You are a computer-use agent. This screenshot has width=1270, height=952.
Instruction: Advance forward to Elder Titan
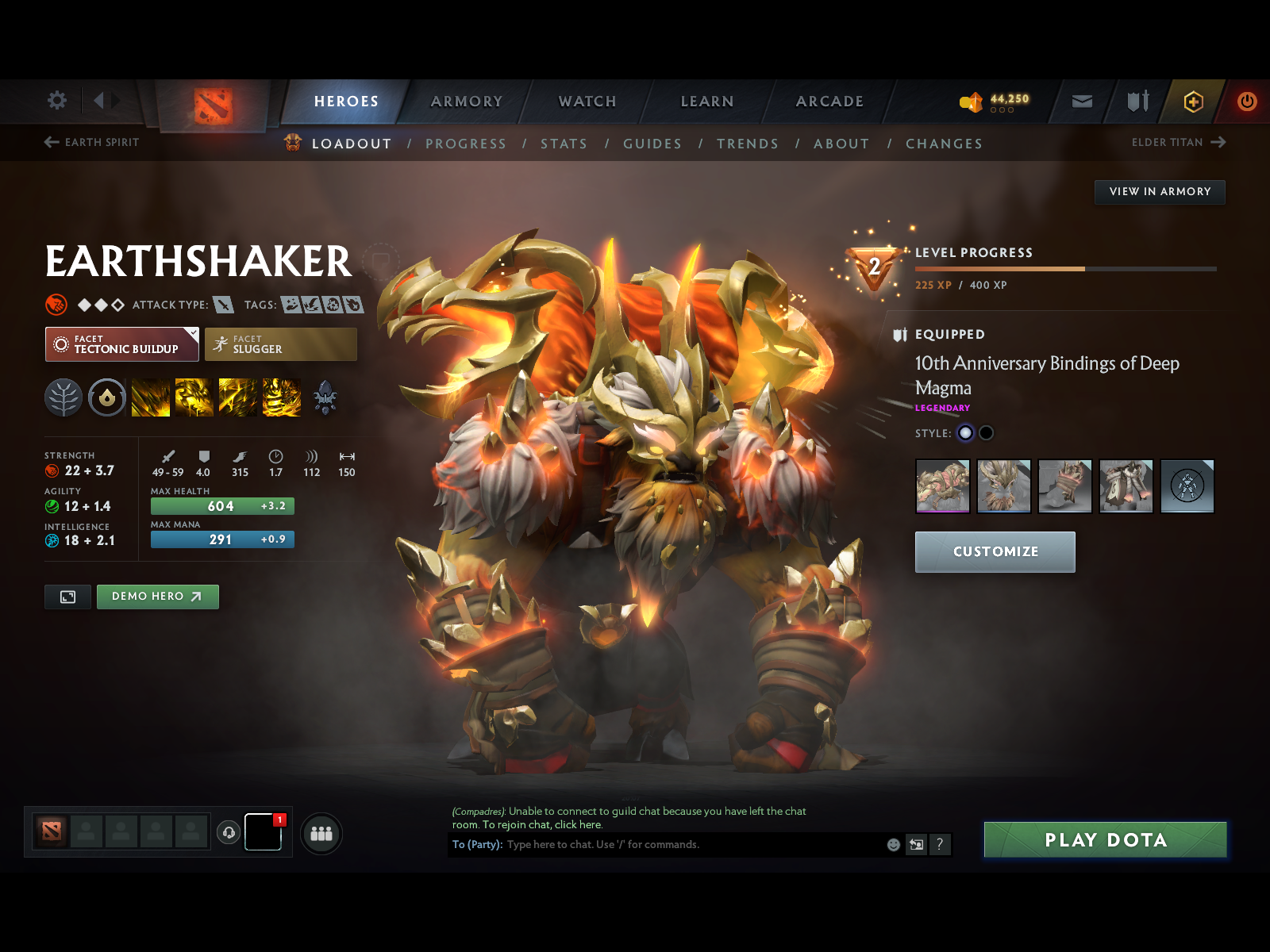[1178, 142]
